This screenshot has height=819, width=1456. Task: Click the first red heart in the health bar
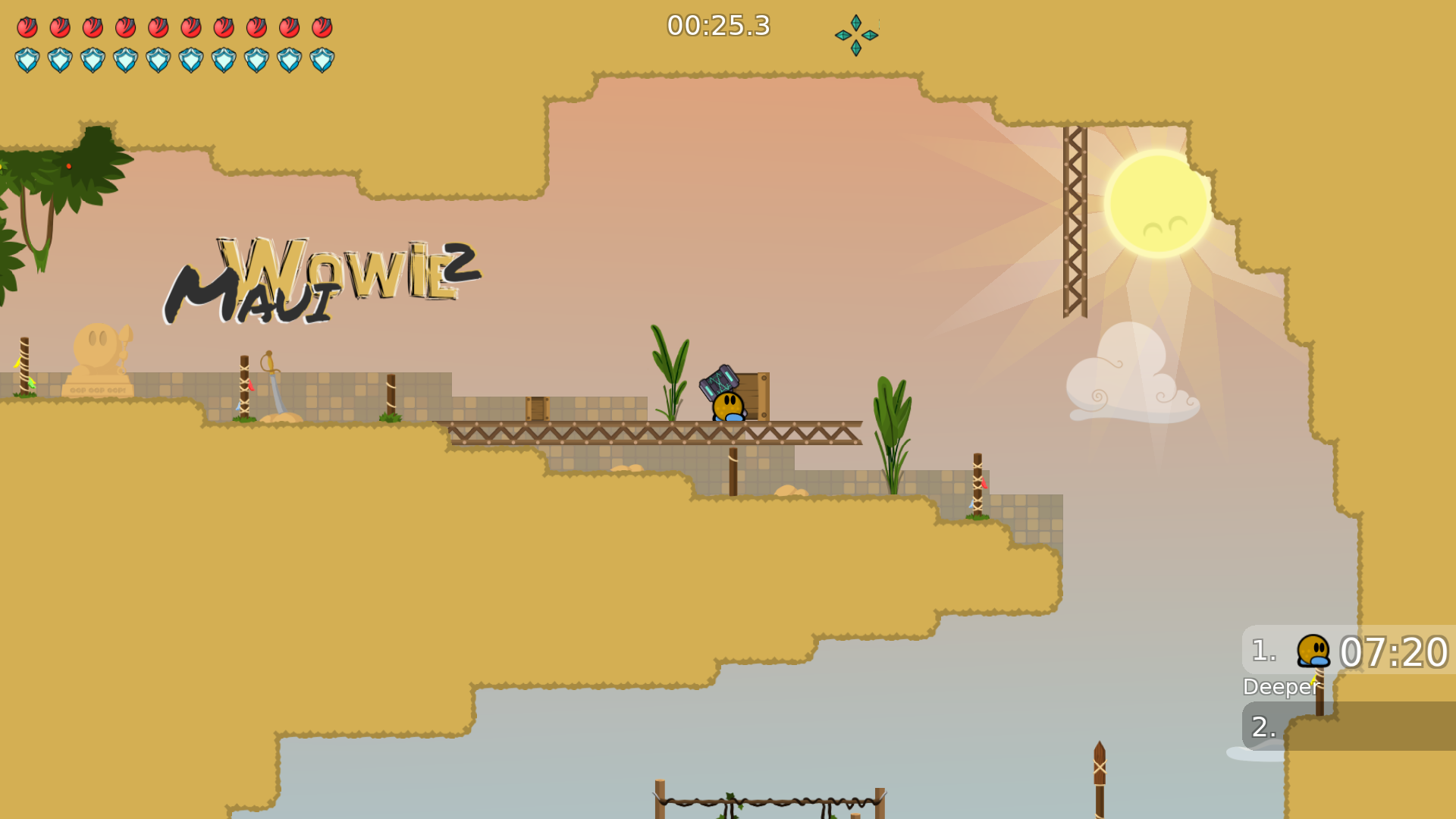(x=27, y=27)
